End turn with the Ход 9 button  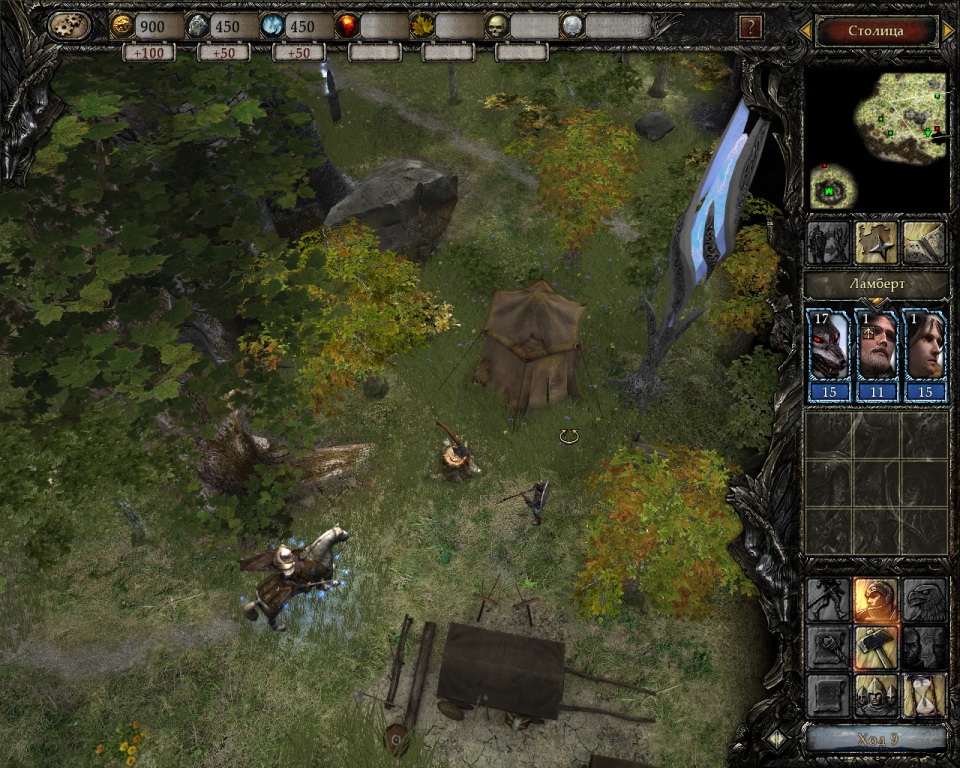point(876,739)
